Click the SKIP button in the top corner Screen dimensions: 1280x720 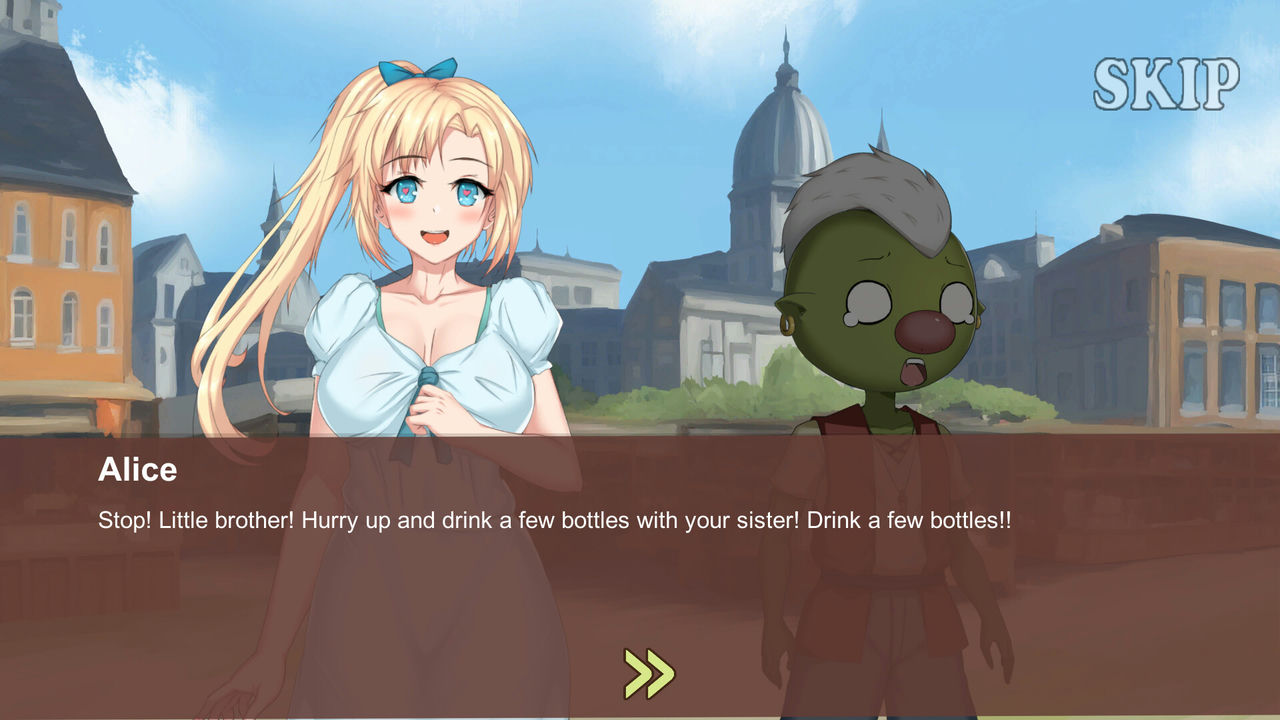click(1169, 82)
